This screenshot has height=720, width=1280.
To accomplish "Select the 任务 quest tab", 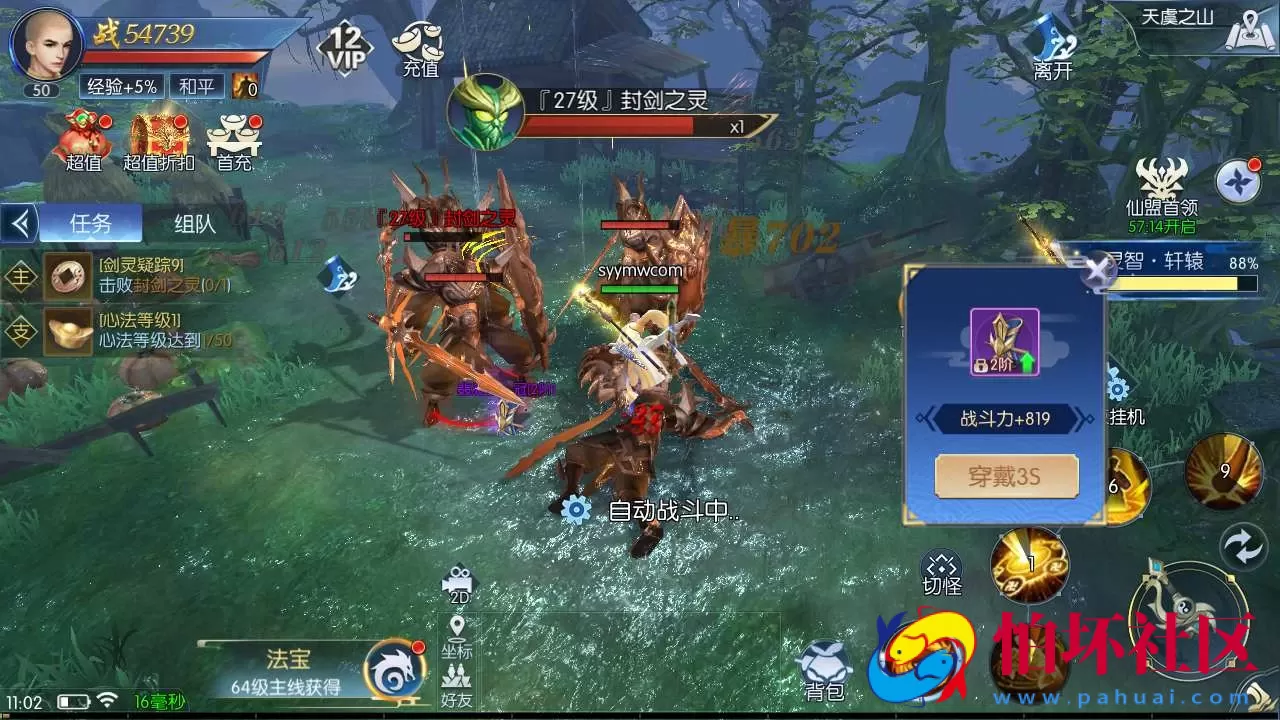I will [92, 223].
